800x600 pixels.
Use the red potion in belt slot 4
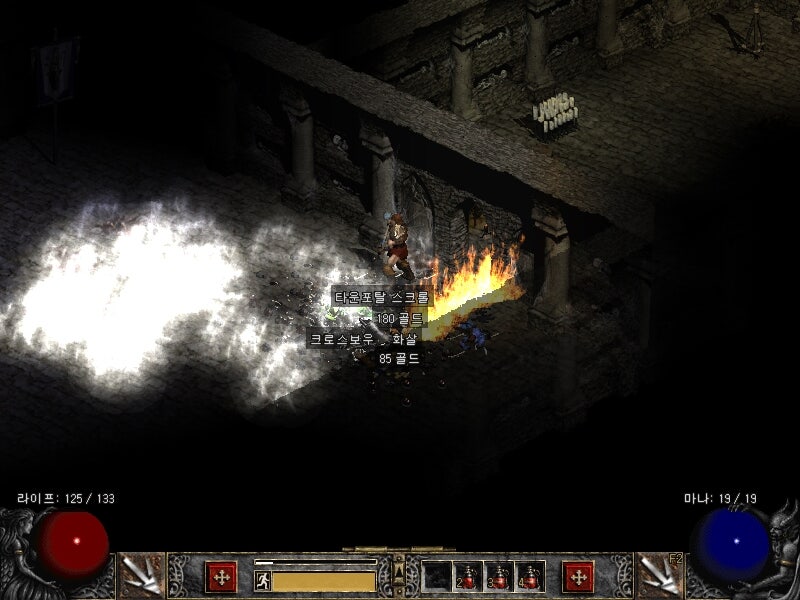click(529, 576)
